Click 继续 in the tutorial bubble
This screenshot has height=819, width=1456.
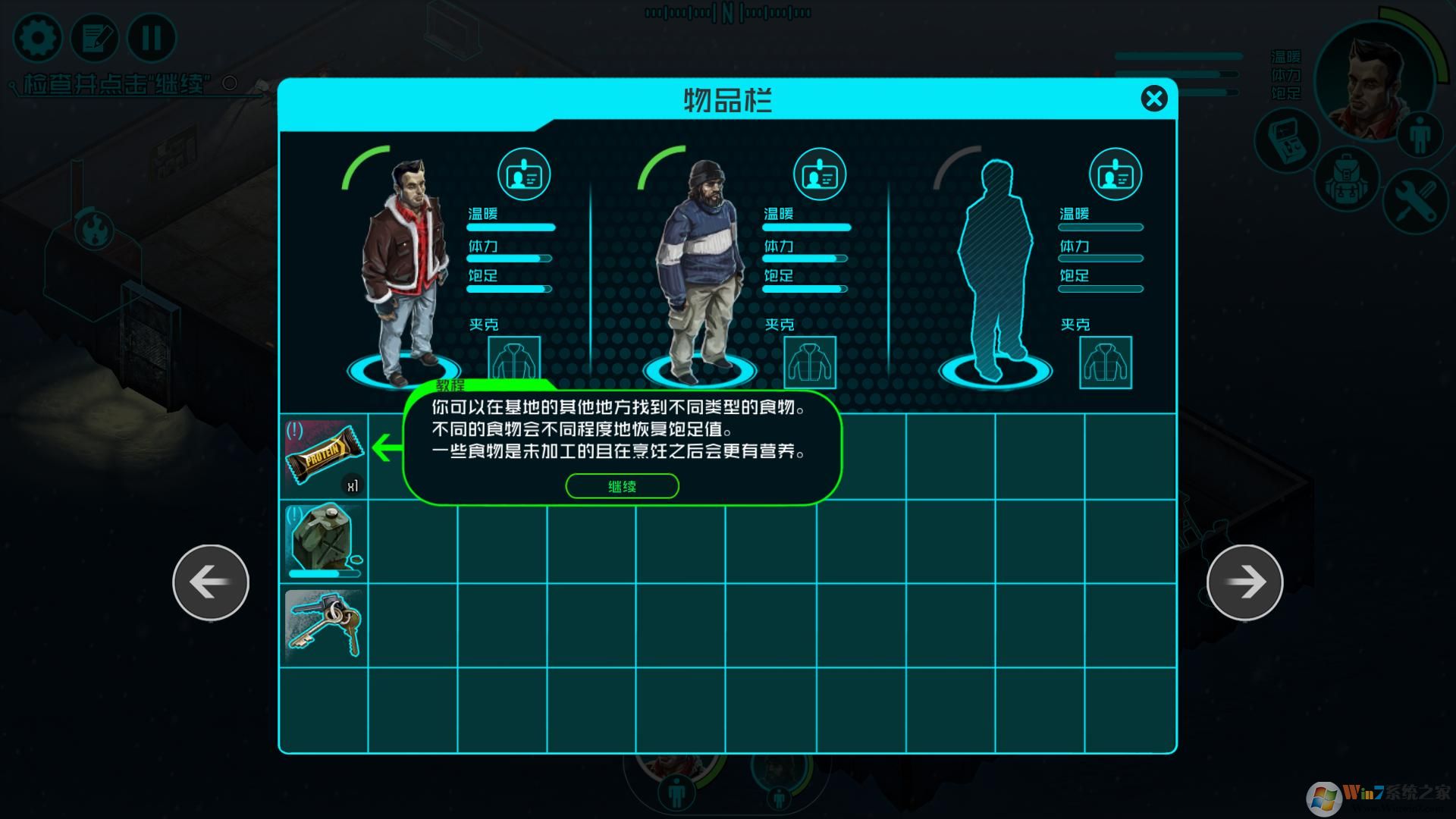click(x=622, y=486)
